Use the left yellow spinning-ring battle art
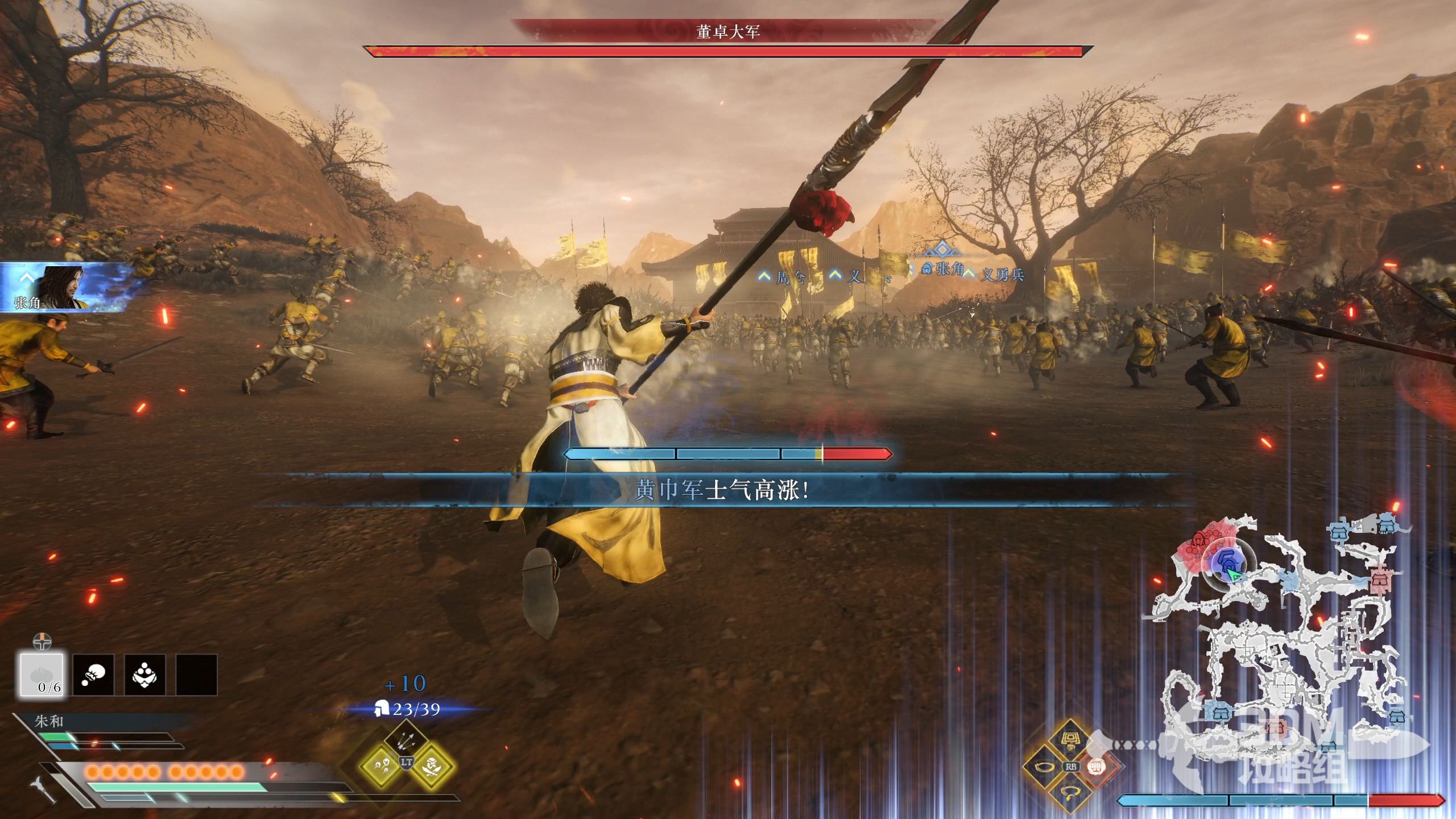The height and width of the screenshot is (819, 1456). tap(1045, 767)
